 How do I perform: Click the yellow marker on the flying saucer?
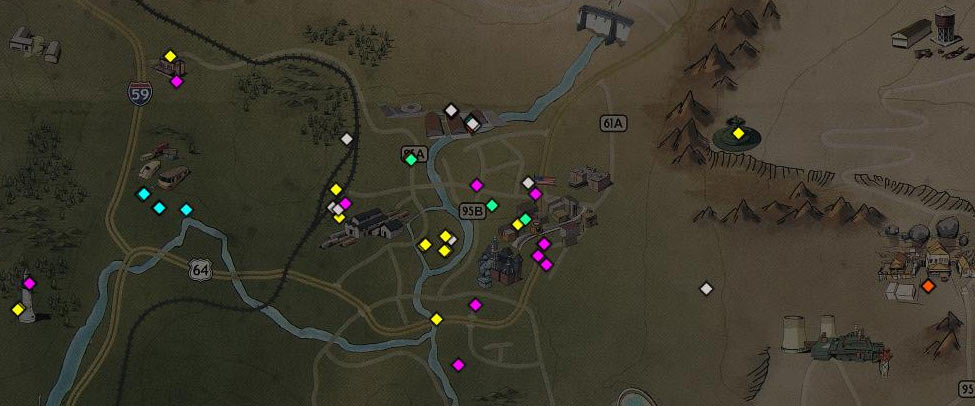(x=738, y=133)
